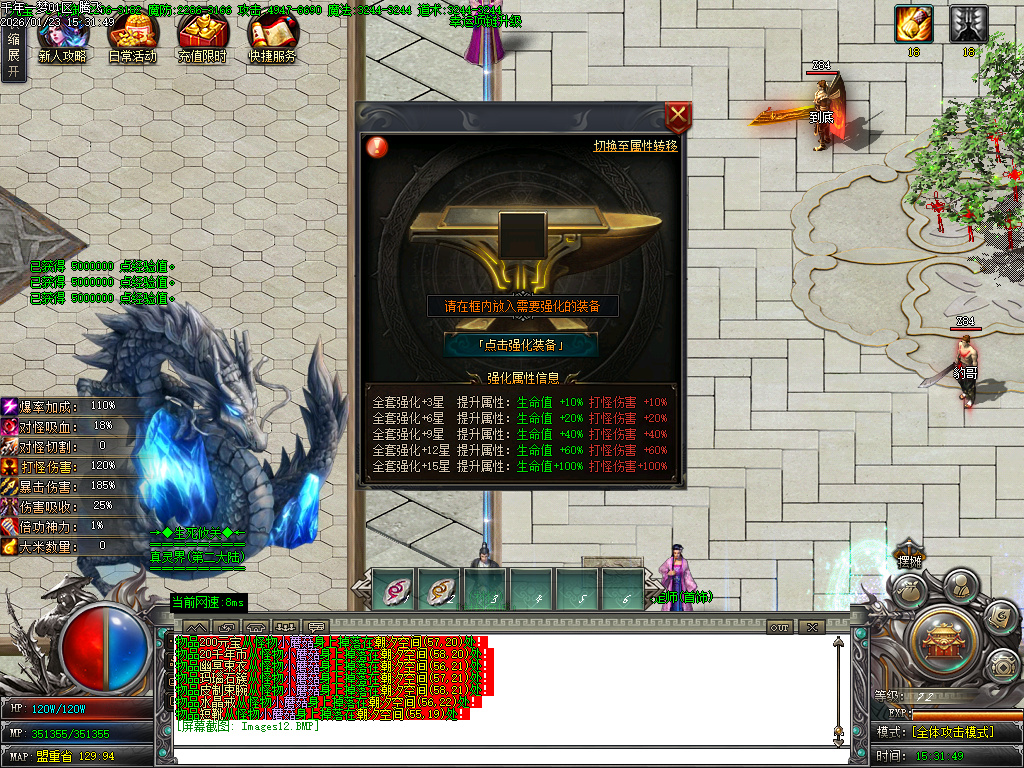Viewport: 1024px width, 768px height.
Task: Open the red exclamation help icon
Action: [378, 147]
